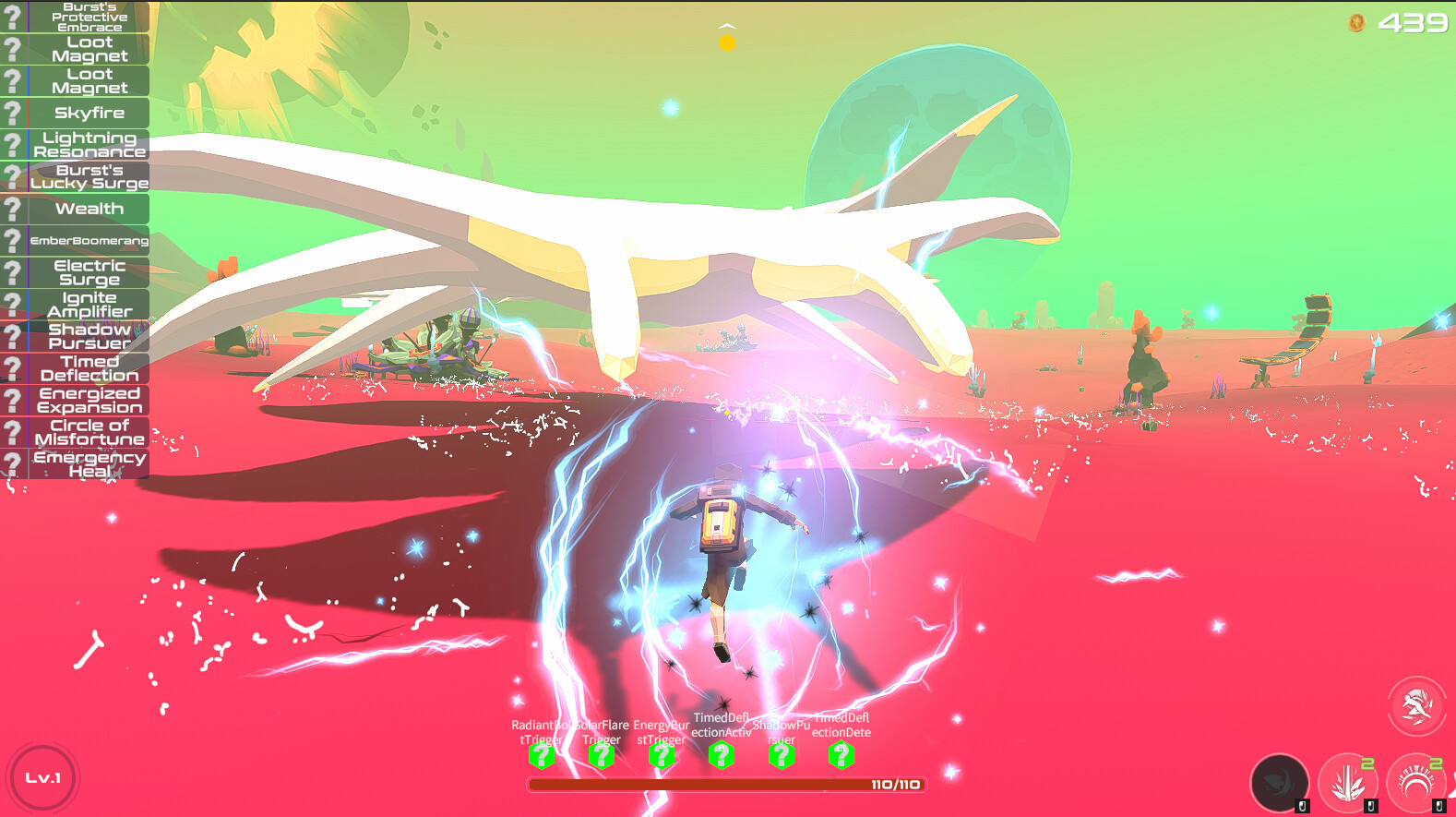This screenshot has width=1456, height=817.
Task: Trigger the crescent sunburst skill showing 2 charges
Action: click(x=1418, y=782)
